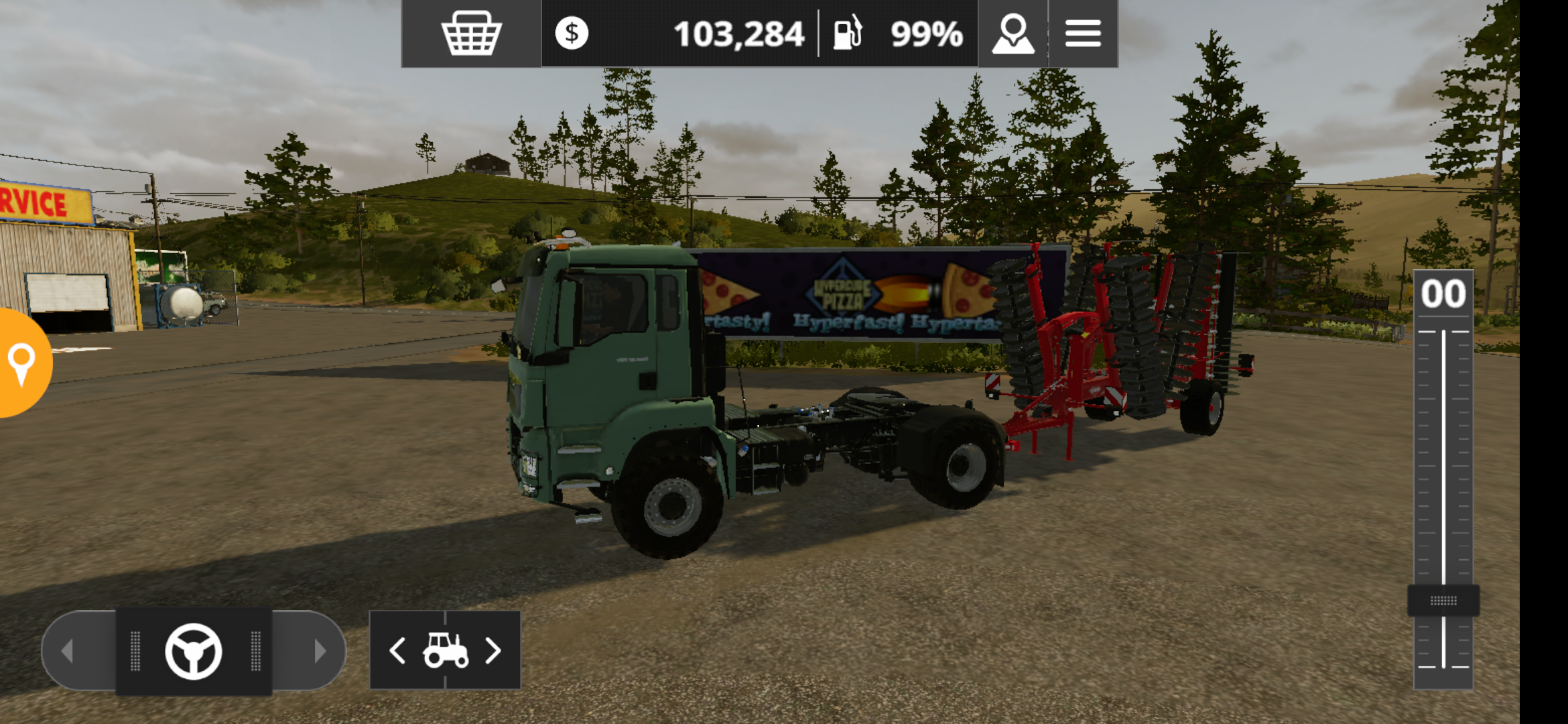Switch to the previous vehicle
The width and height of the screenshot is (1568, 724).
click(x=398, y=650)
